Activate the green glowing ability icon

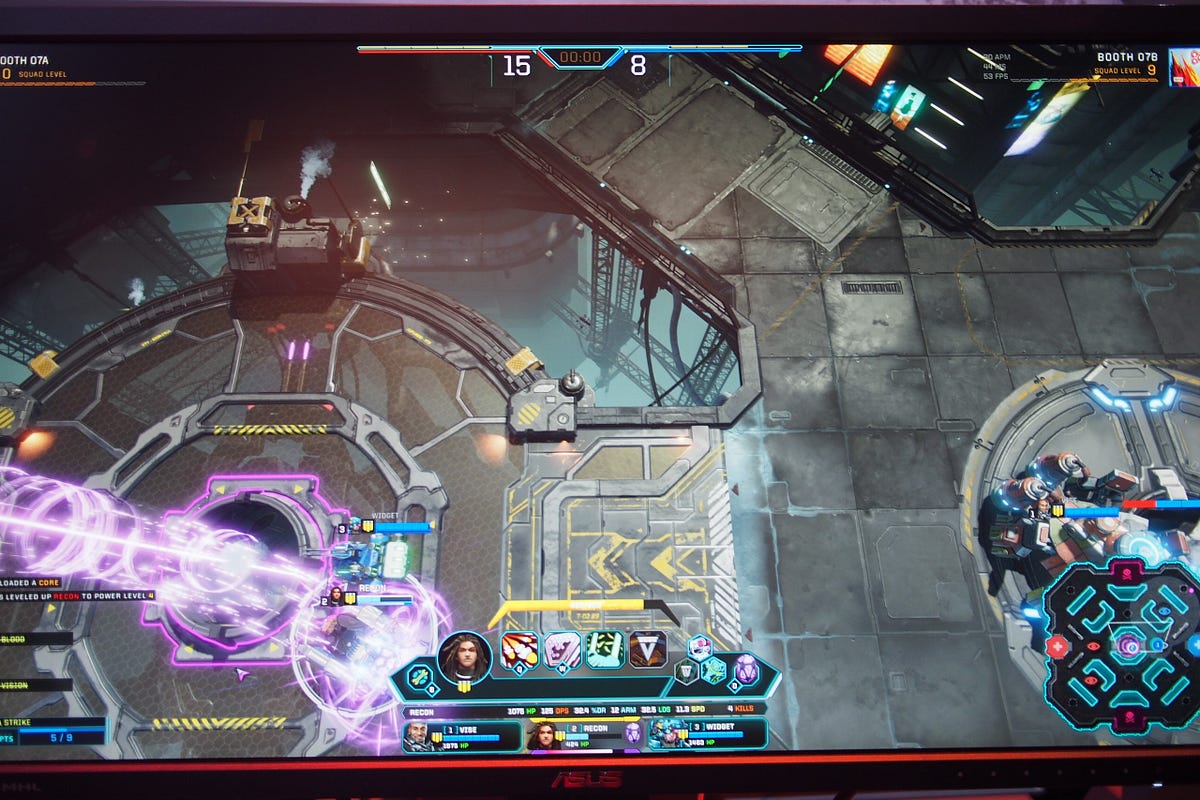(604, 650)
